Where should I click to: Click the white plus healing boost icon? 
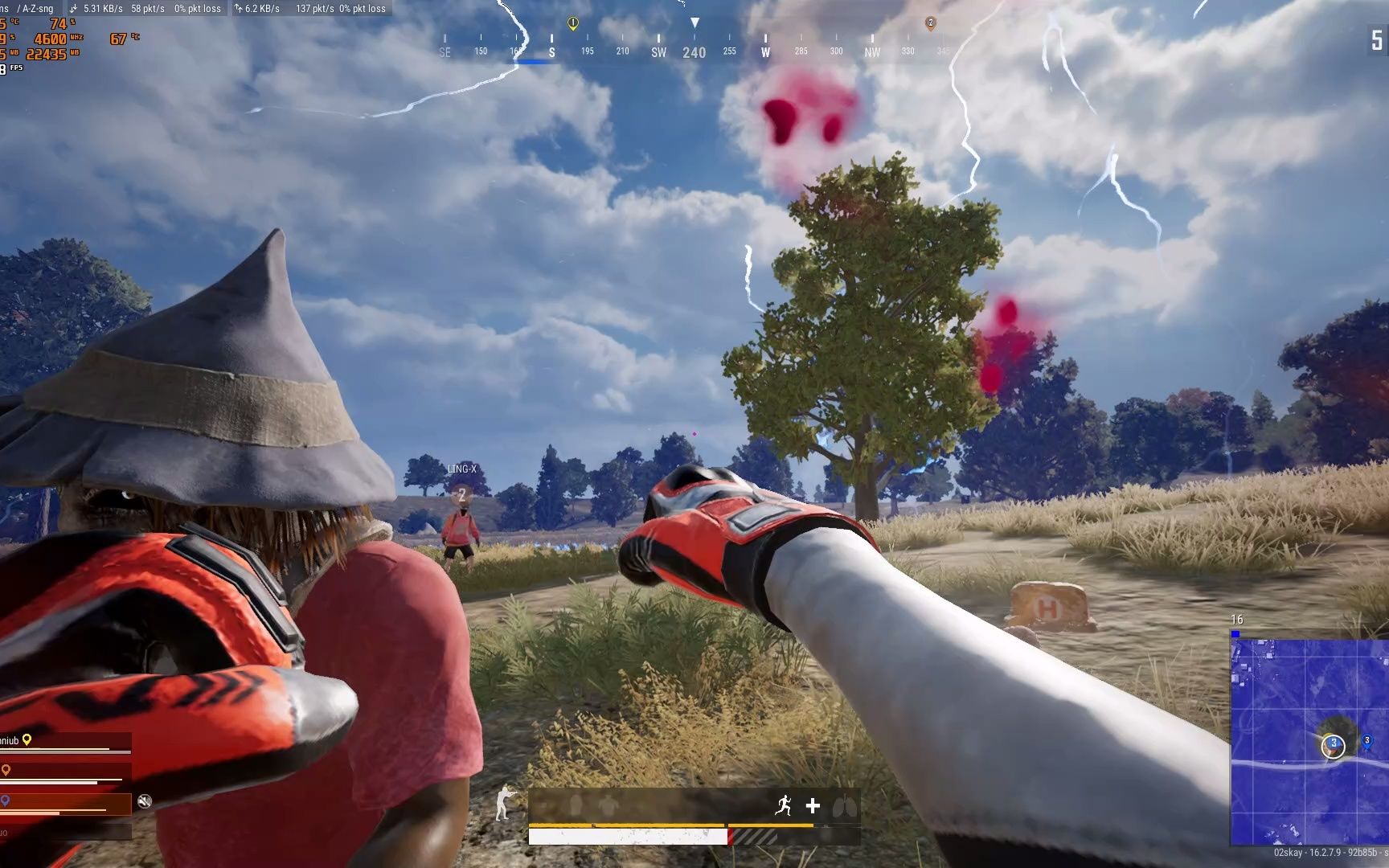pyautogui.click(x=813, y=805)
